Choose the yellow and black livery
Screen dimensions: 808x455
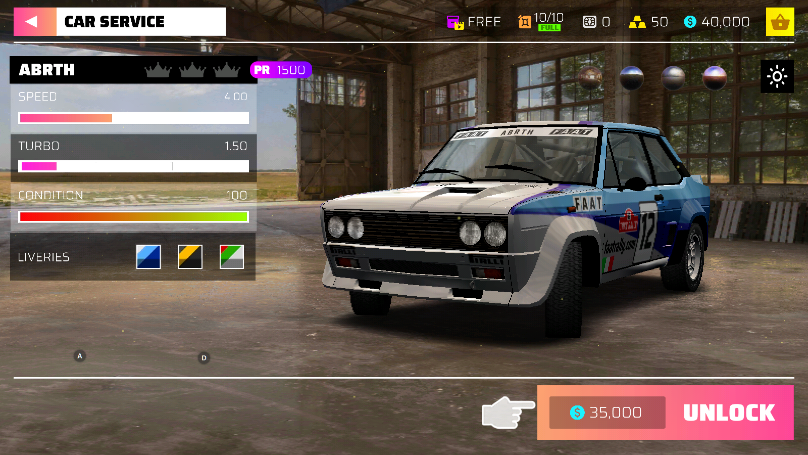pos(190,257)
